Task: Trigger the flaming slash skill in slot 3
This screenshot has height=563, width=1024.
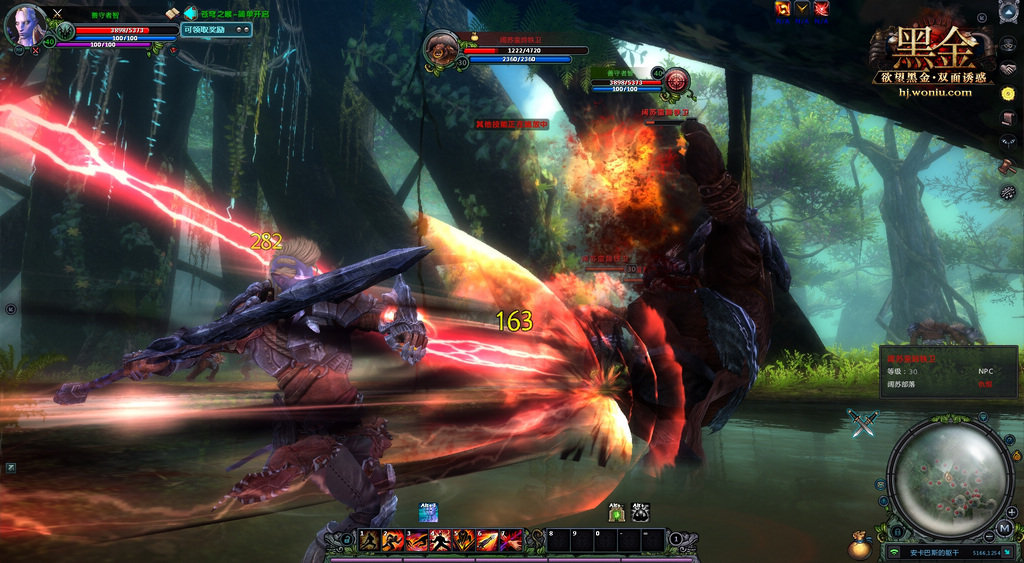Action: [417, 541]
